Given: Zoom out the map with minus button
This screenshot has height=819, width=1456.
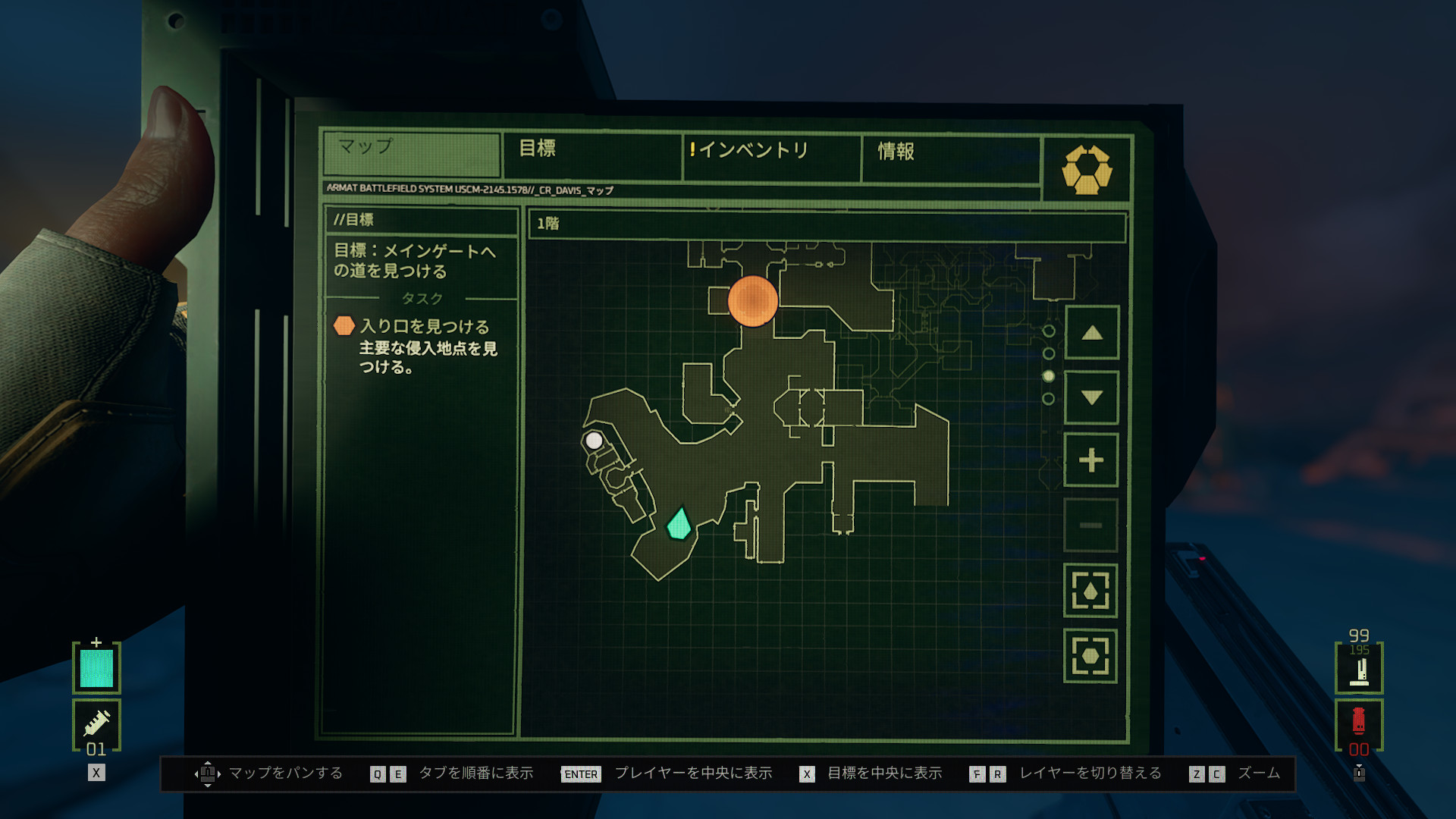Looking at the screenshot, I should (x=1091, y=525).
